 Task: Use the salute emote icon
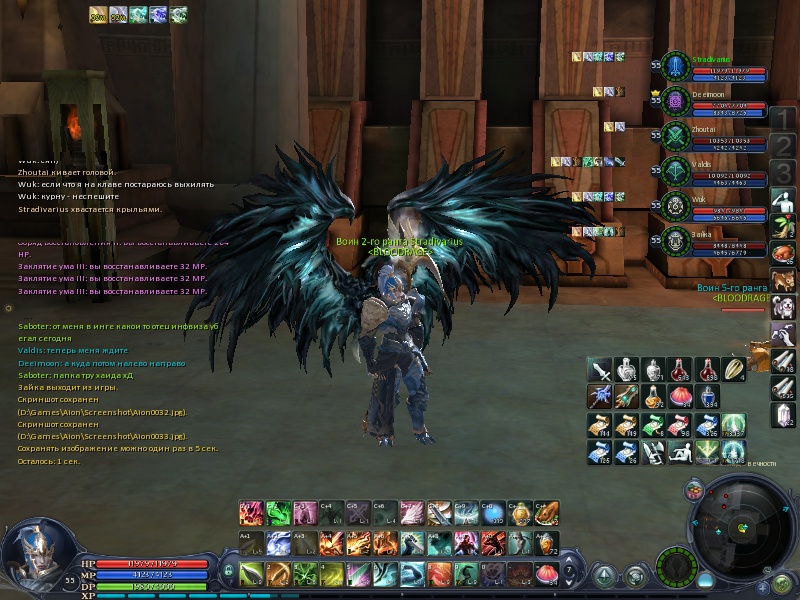(784, 200)
